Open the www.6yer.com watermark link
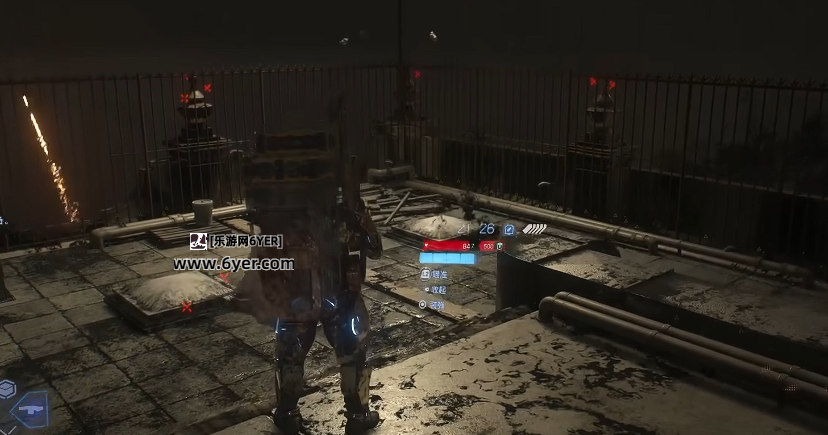 click(x=233, y=264)
